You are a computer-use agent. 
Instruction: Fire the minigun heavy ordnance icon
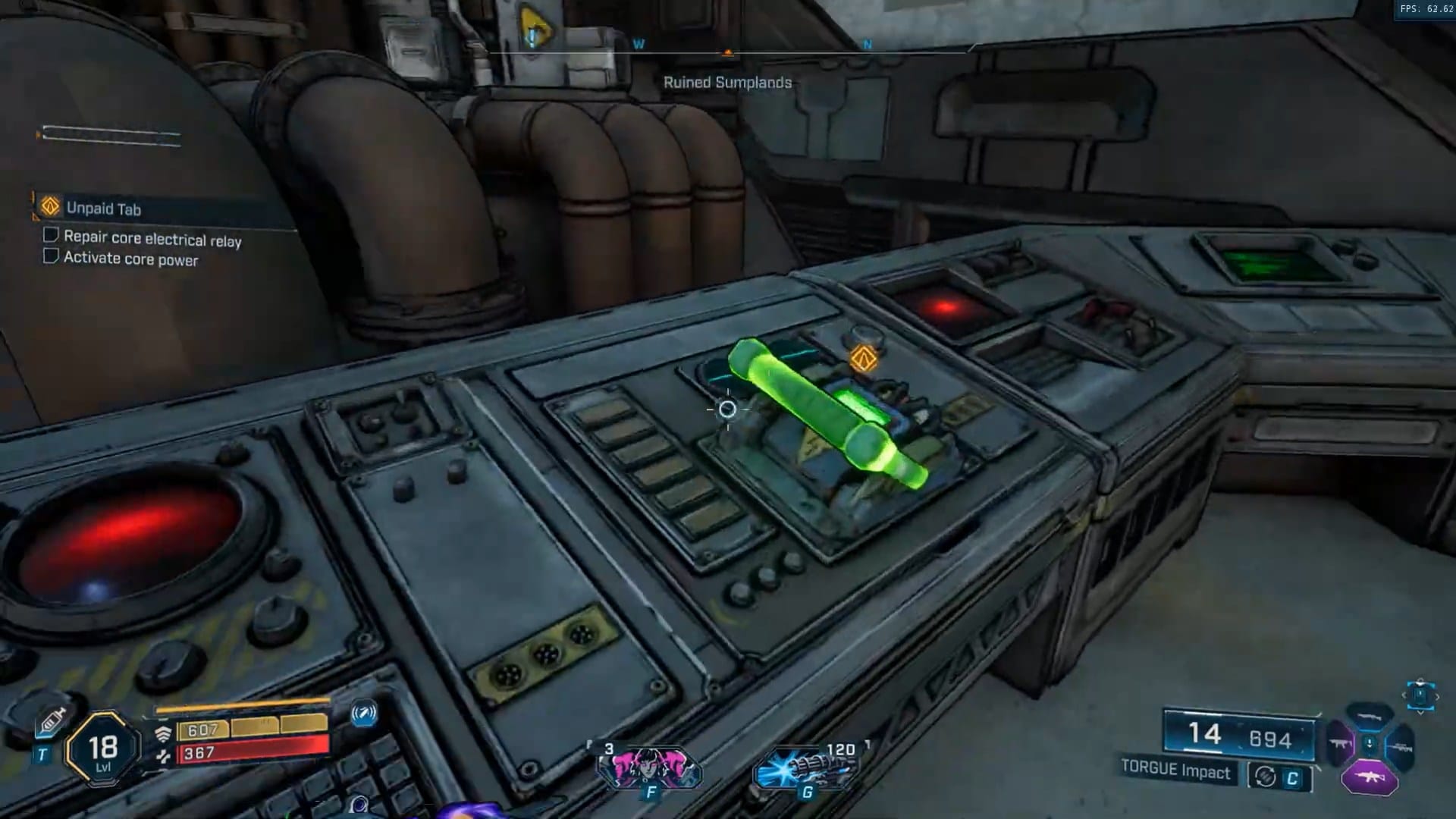point(806,767)
